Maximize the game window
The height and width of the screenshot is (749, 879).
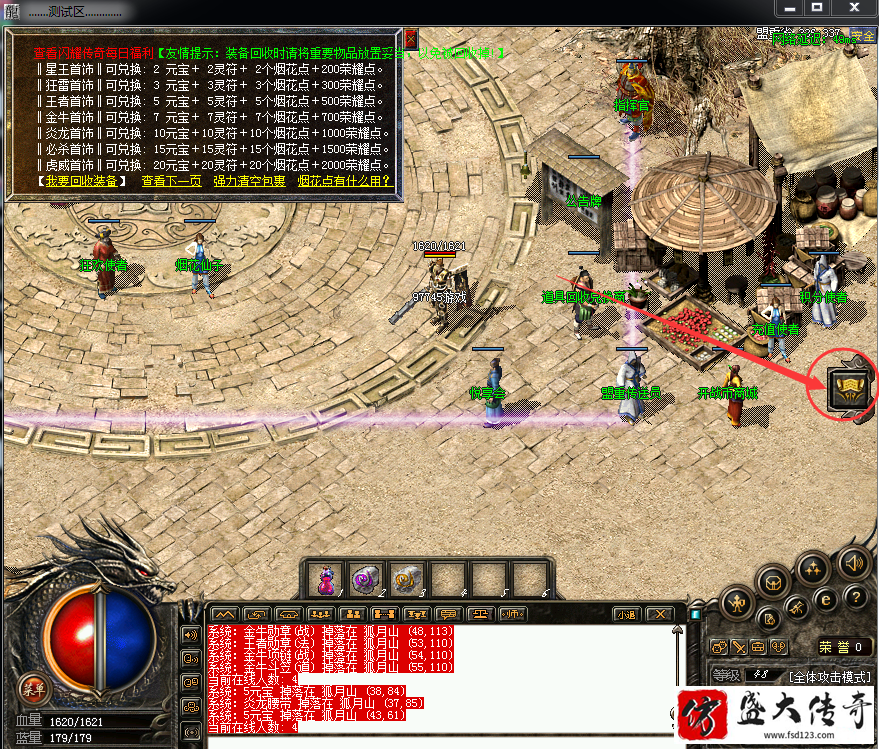point(818,7)
